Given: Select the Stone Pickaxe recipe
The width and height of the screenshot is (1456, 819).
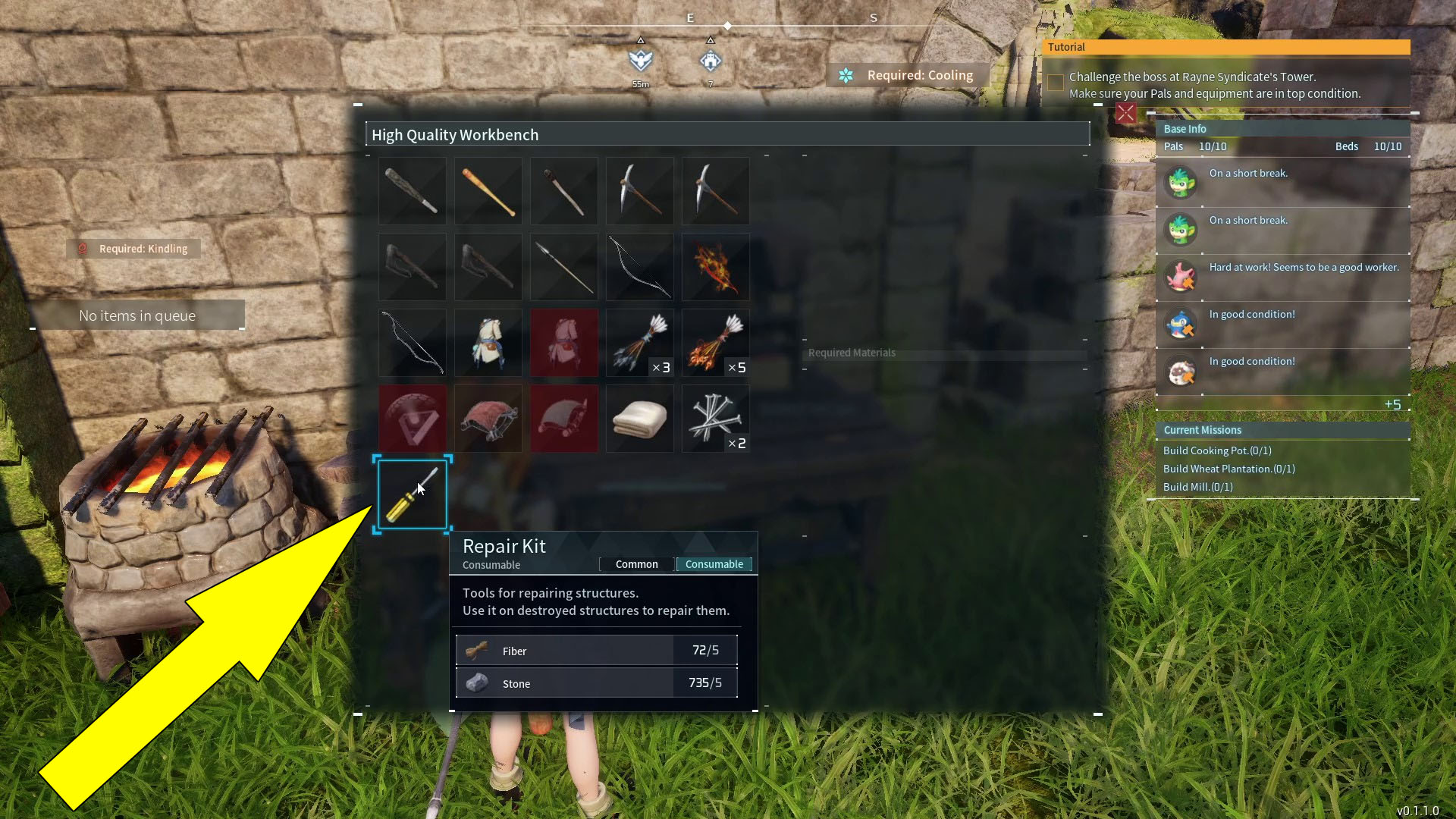Looking at the screenshot, I should tap(639, 191).
